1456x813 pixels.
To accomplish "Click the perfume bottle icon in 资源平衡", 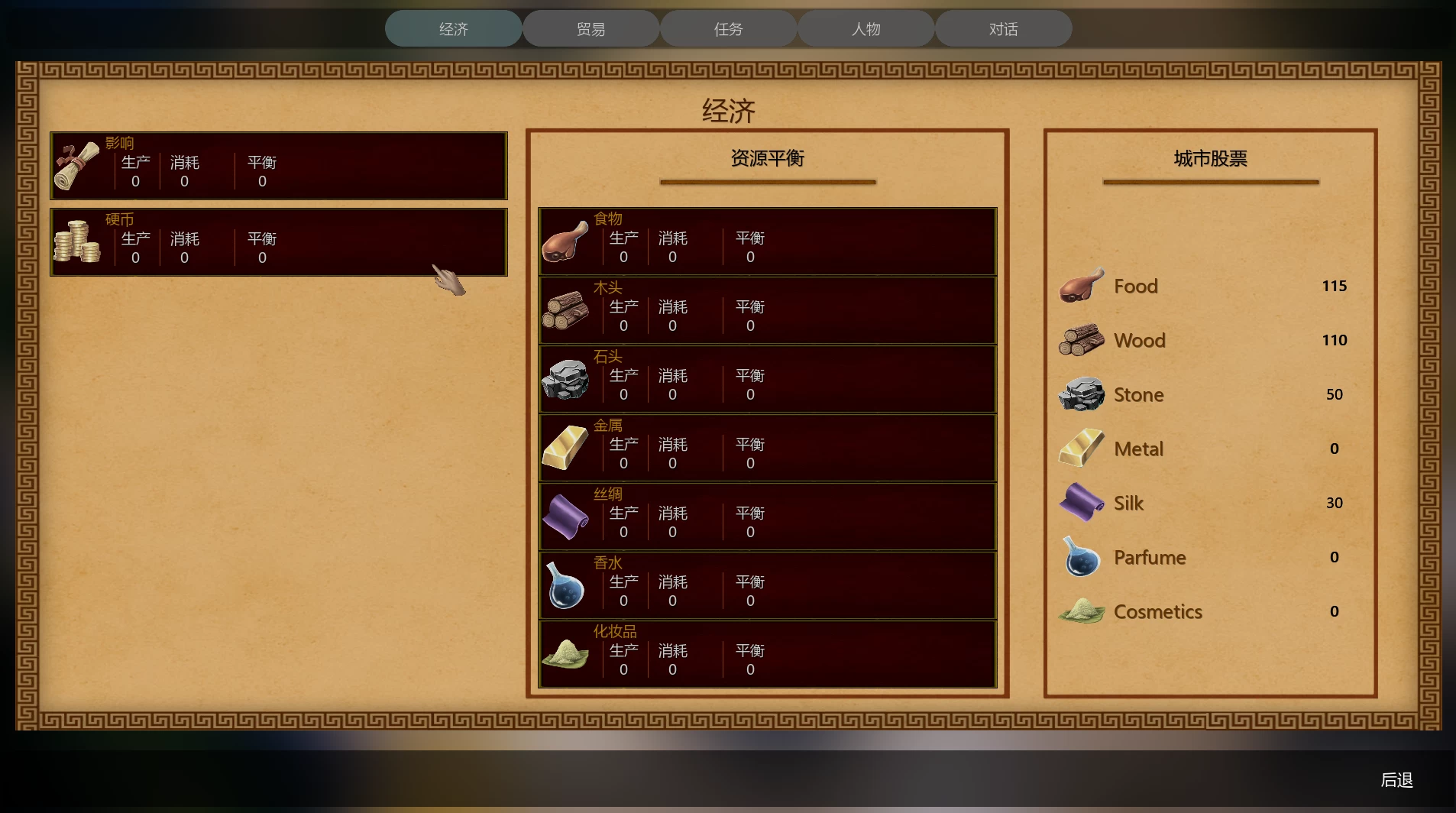I will [x=565, y=586].
